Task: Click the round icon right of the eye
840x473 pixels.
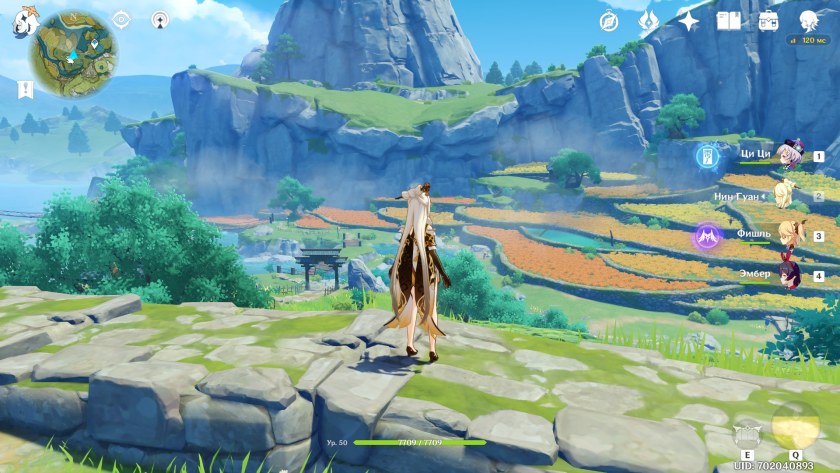Action: coord(159,19)
